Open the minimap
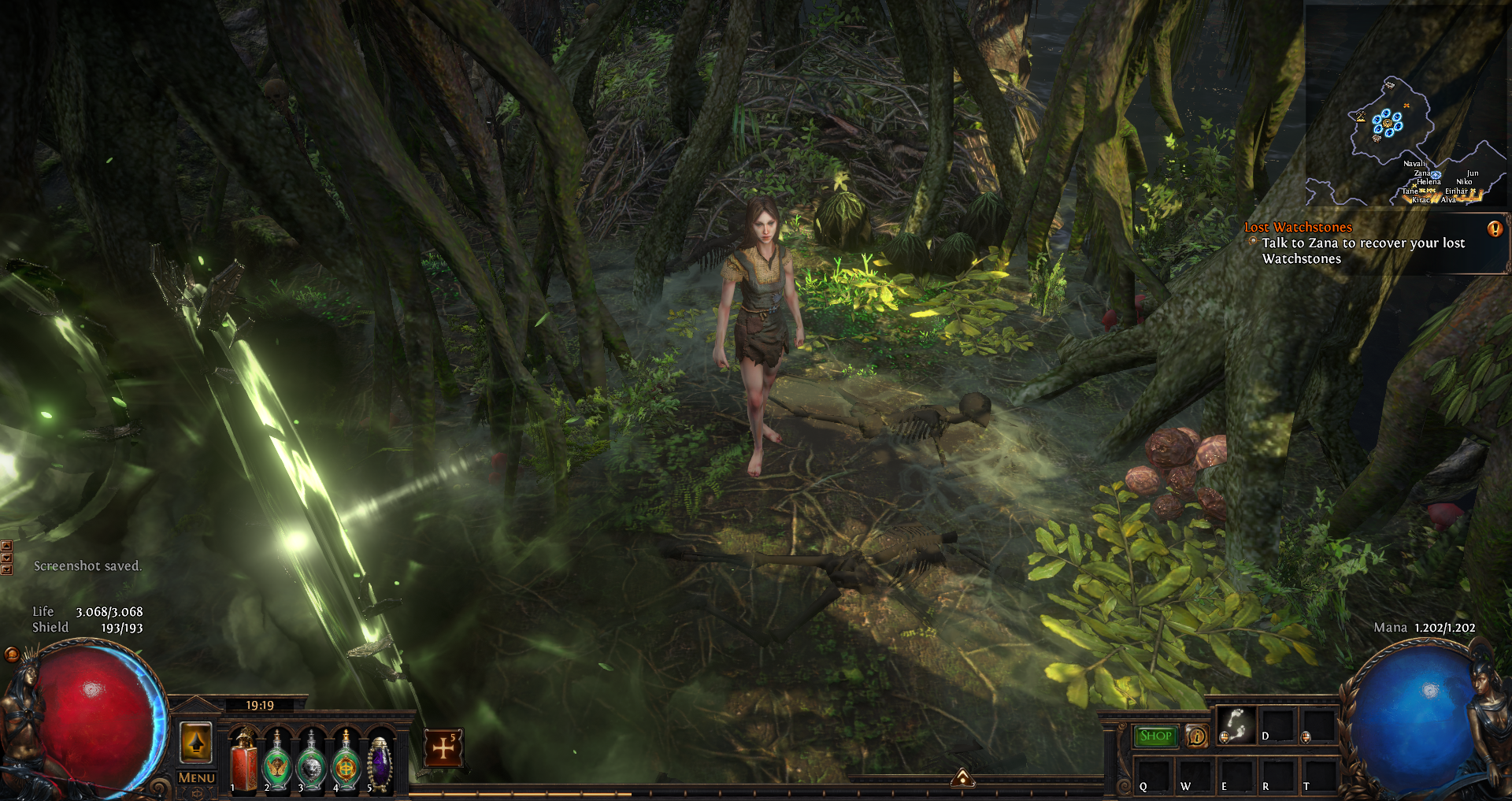1512x801 pixels. (x=1406, y=105)
